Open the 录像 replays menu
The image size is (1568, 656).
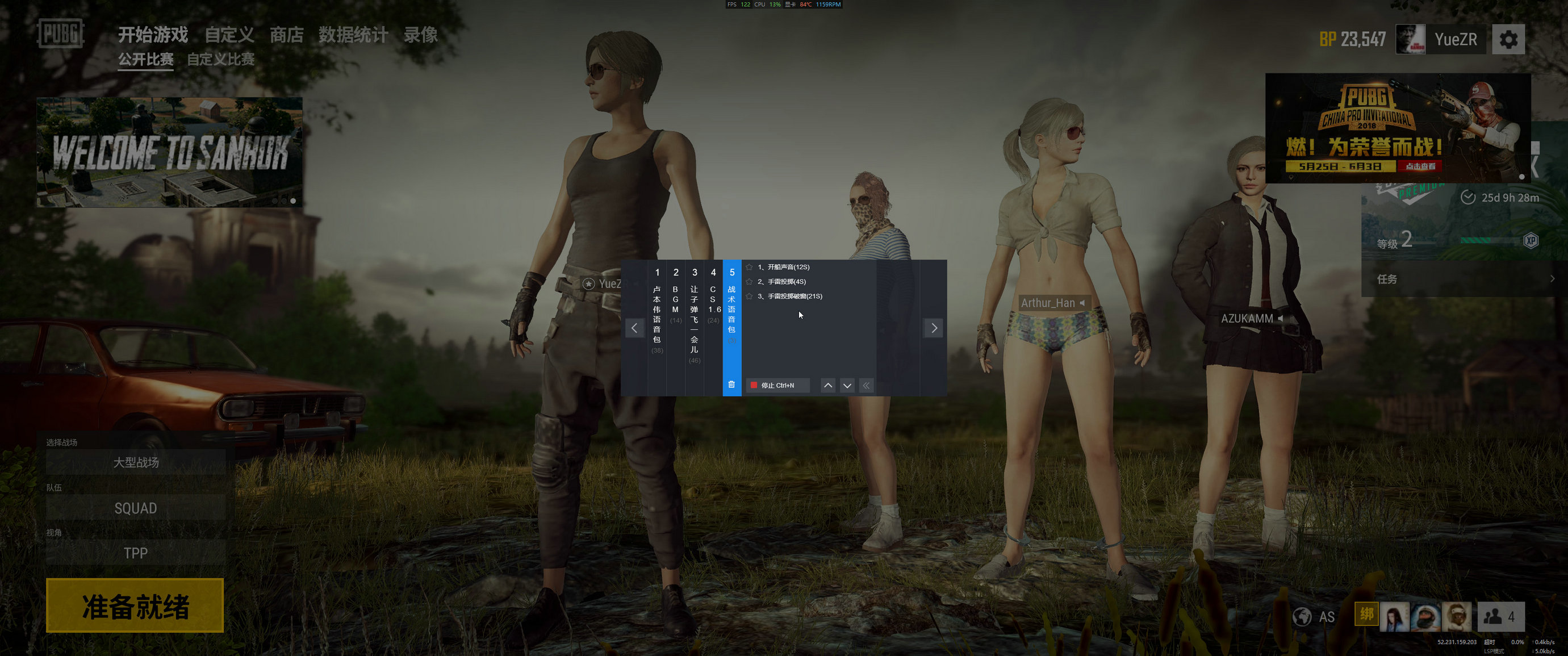click(x=421, y=35)
